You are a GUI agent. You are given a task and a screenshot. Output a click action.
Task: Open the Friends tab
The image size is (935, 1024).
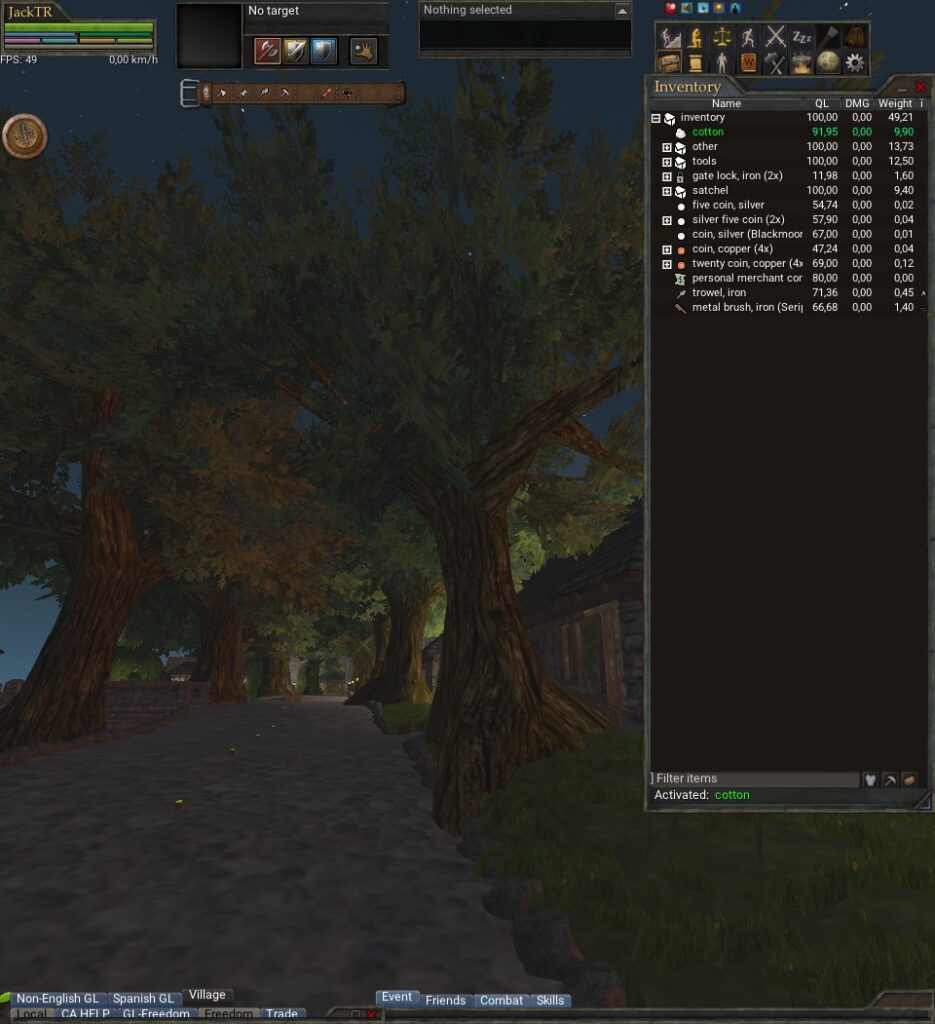(445, 1000)
